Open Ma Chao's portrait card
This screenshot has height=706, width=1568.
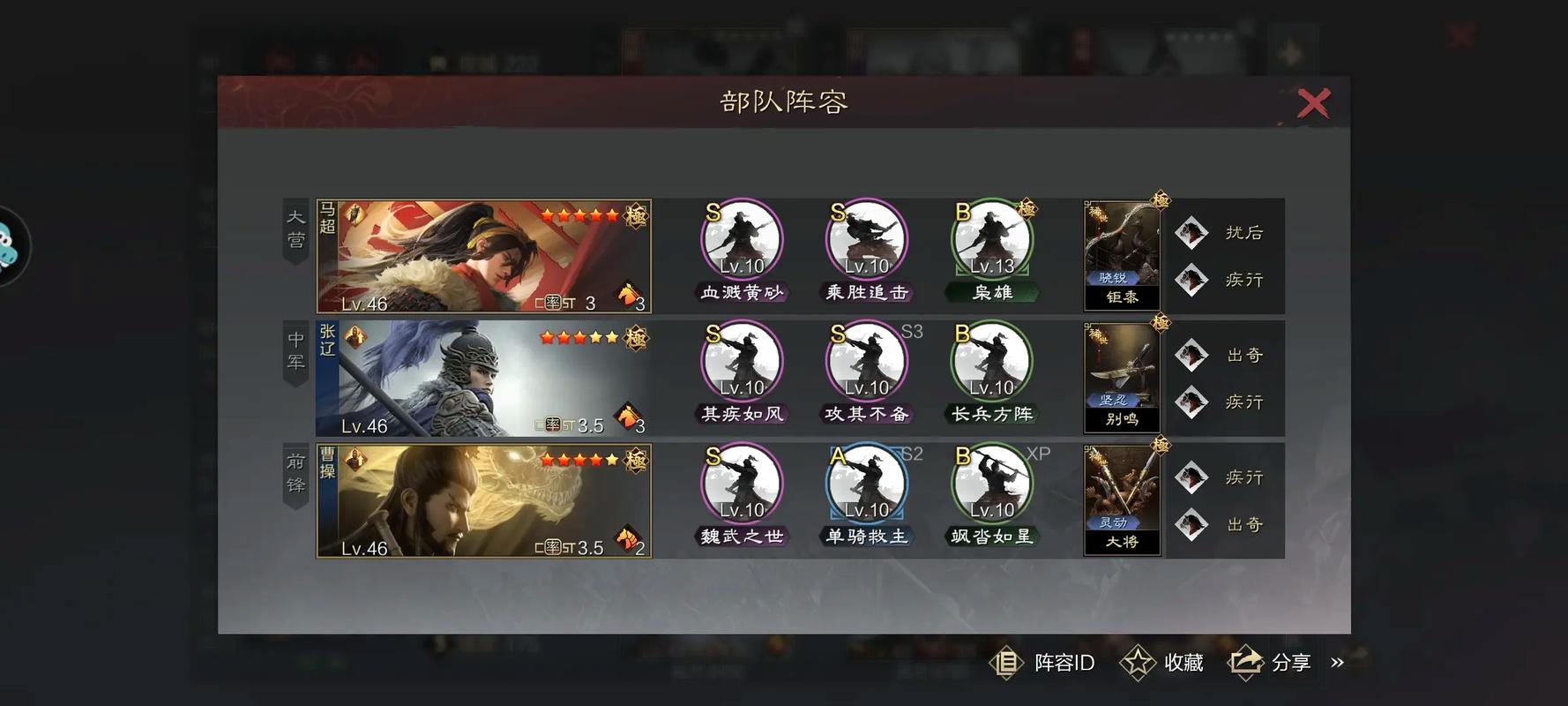click(483, 256)
